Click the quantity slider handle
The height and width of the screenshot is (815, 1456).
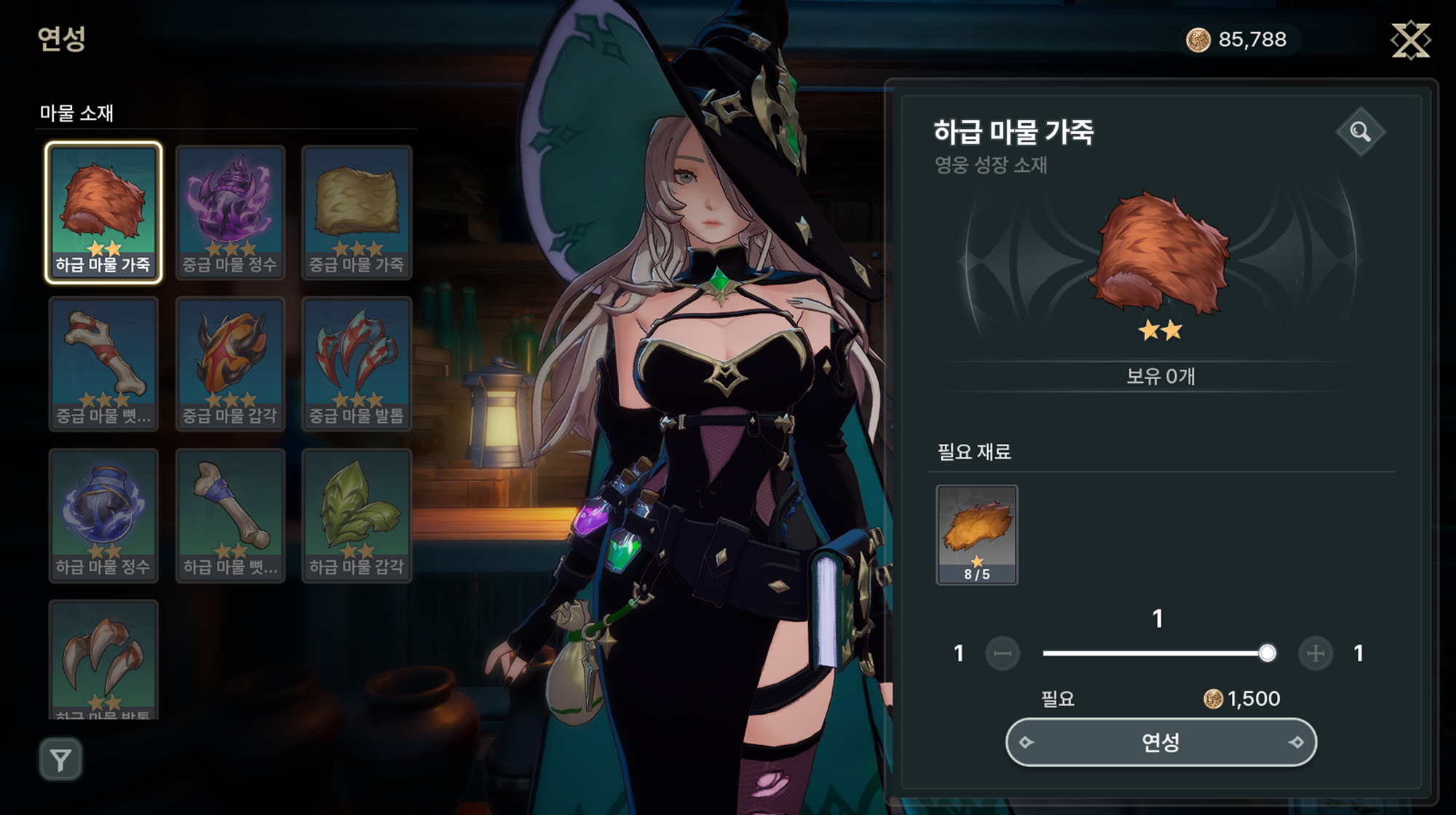[1267, 653]
